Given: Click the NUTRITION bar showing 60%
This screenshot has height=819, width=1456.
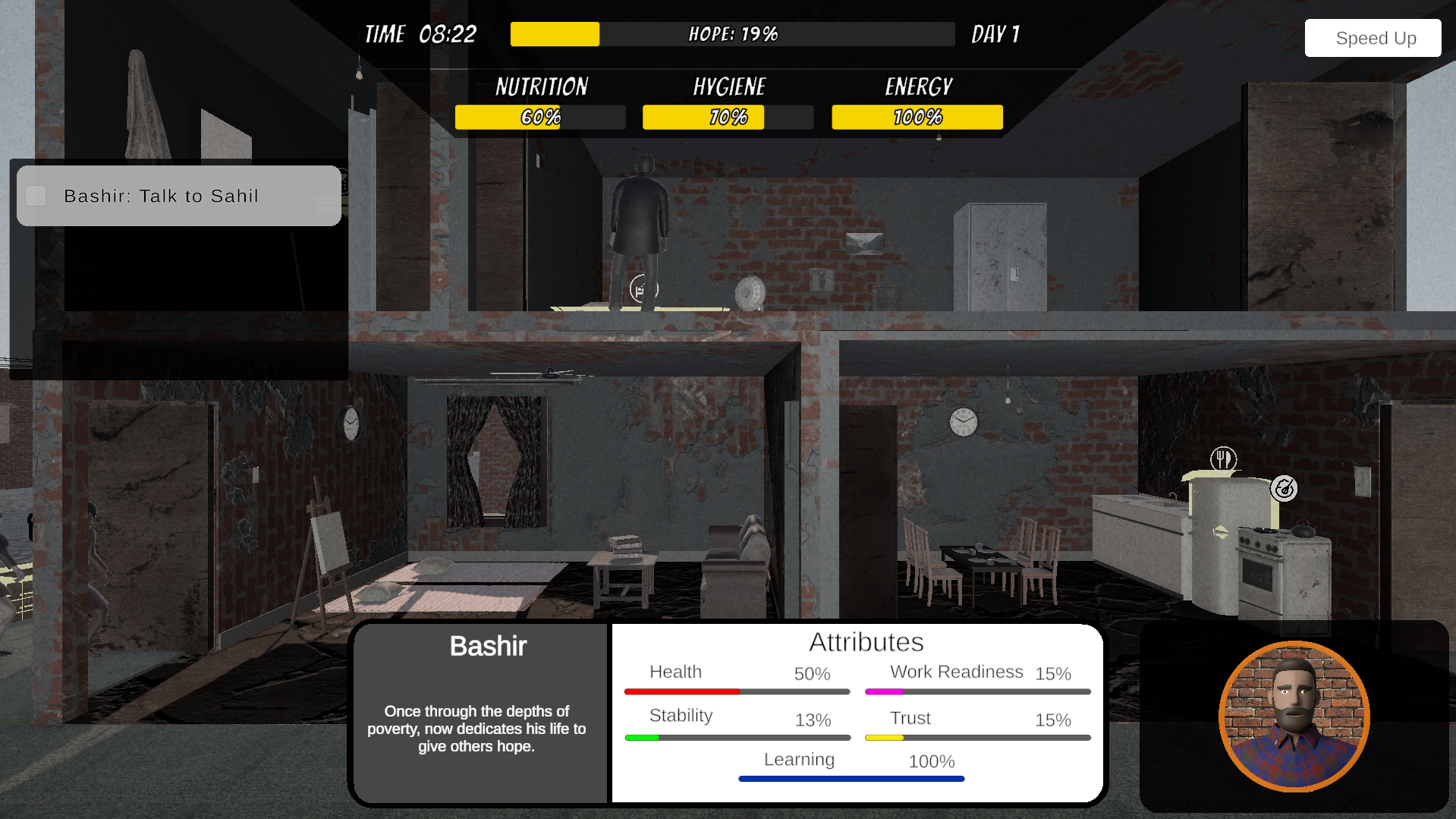Looking at the screenshot, I should point(539,117).
